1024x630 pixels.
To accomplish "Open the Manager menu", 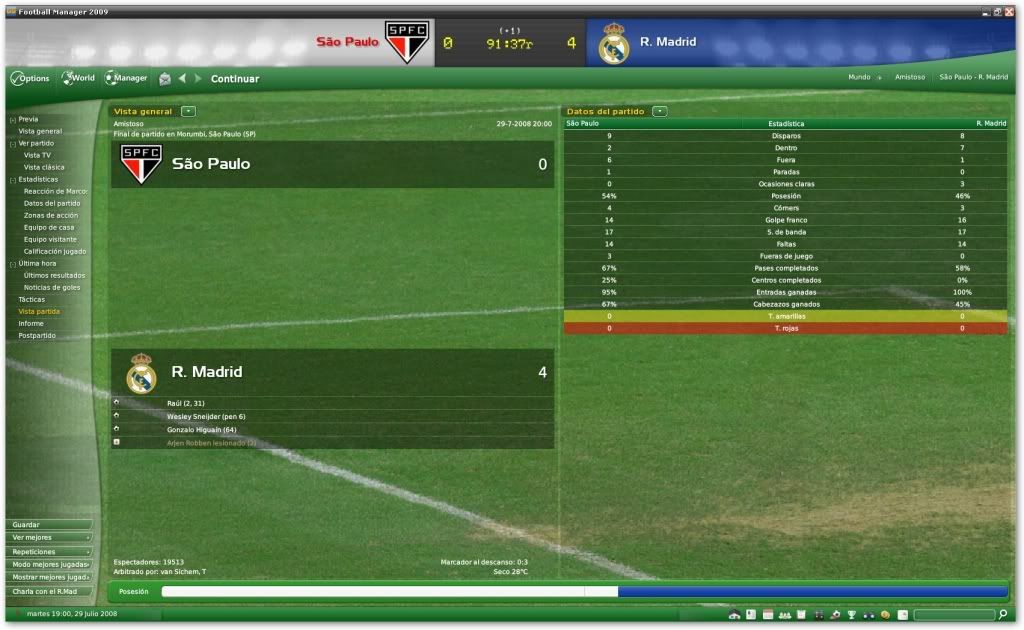I will 126,78.
